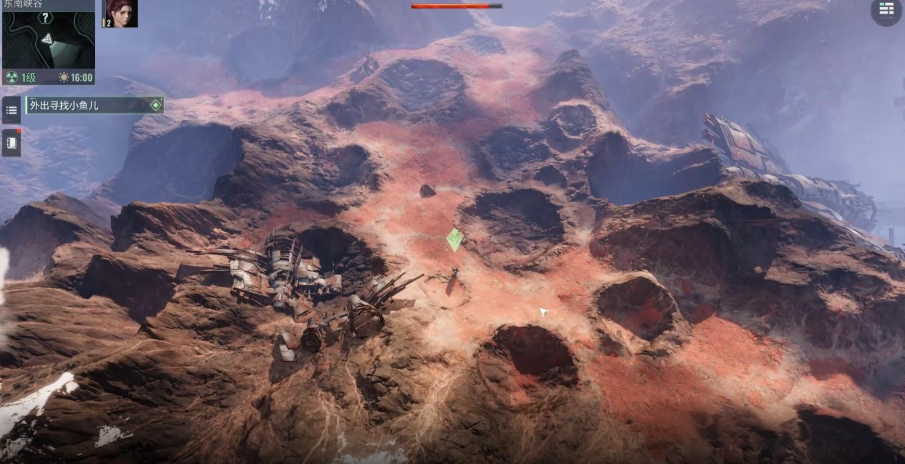Open the round grid menu button

(x=885, y=11)
